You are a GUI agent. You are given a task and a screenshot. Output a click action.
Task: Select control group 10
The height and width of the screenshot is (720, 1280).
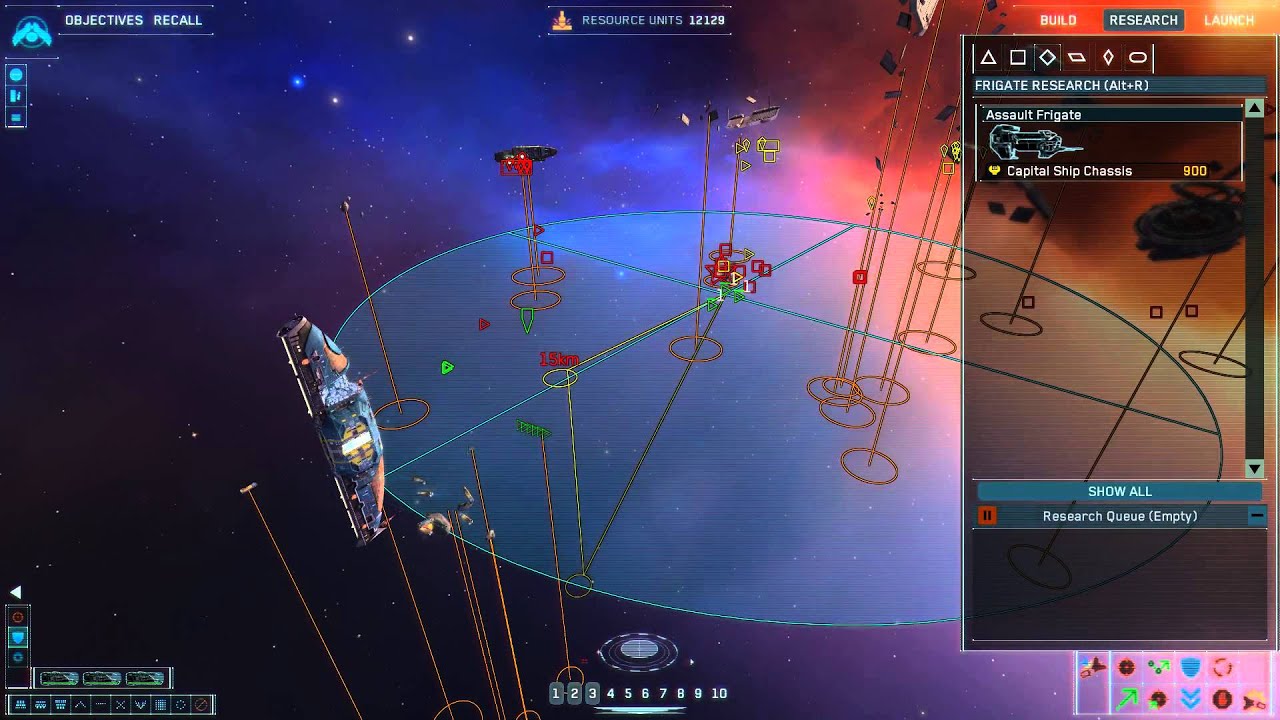[719, 693]
